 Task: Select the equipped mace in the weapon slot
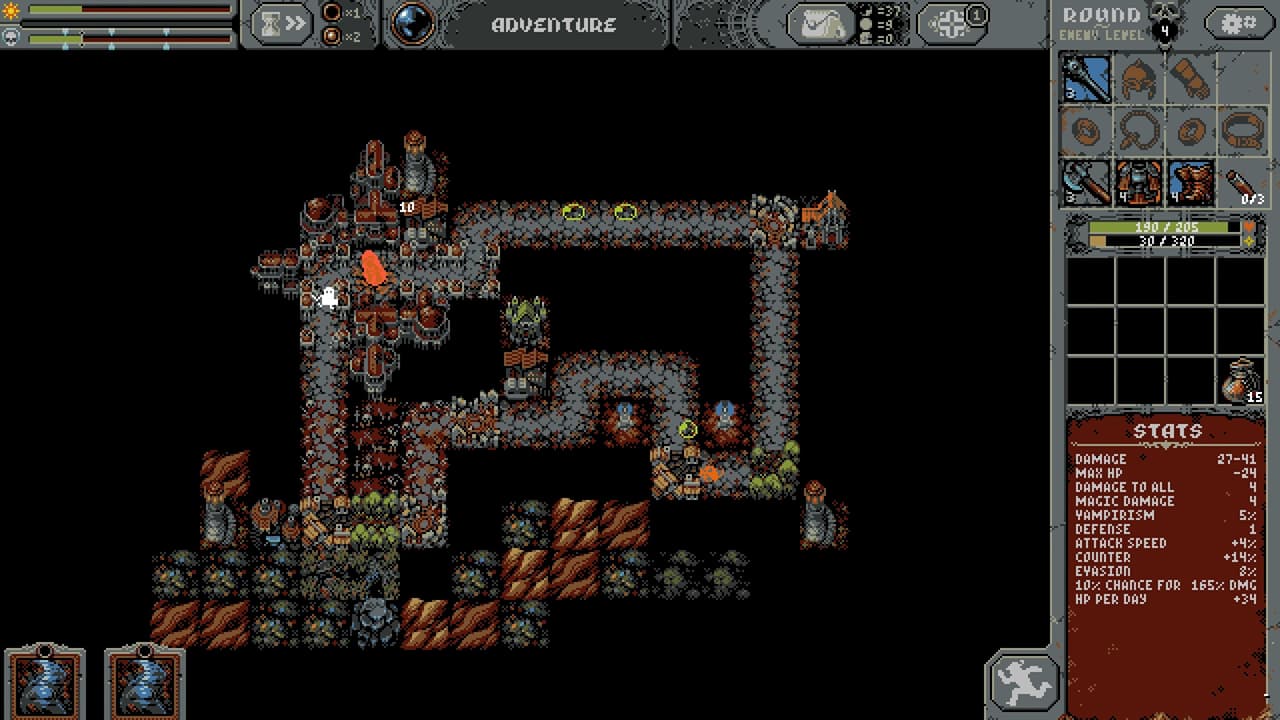coord(1085,80)
